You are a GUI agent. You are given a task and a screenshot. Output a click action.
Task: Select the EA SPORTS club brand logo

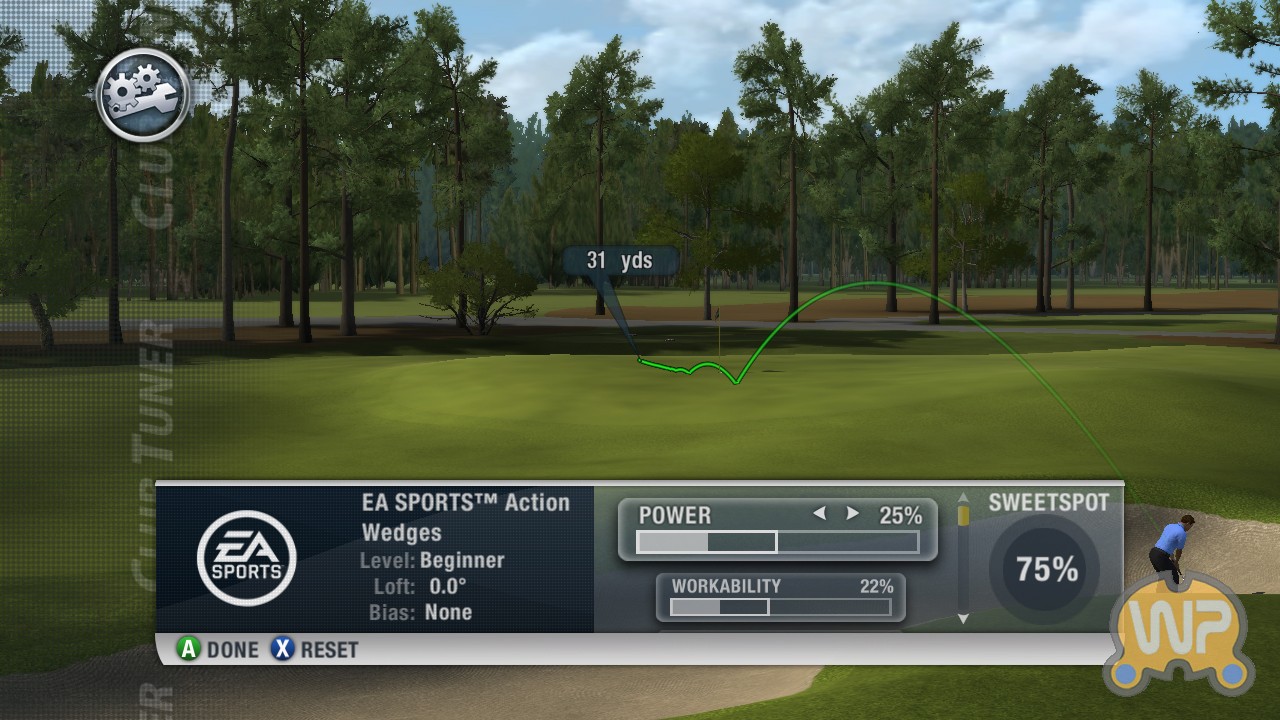[x=246, y=558]
